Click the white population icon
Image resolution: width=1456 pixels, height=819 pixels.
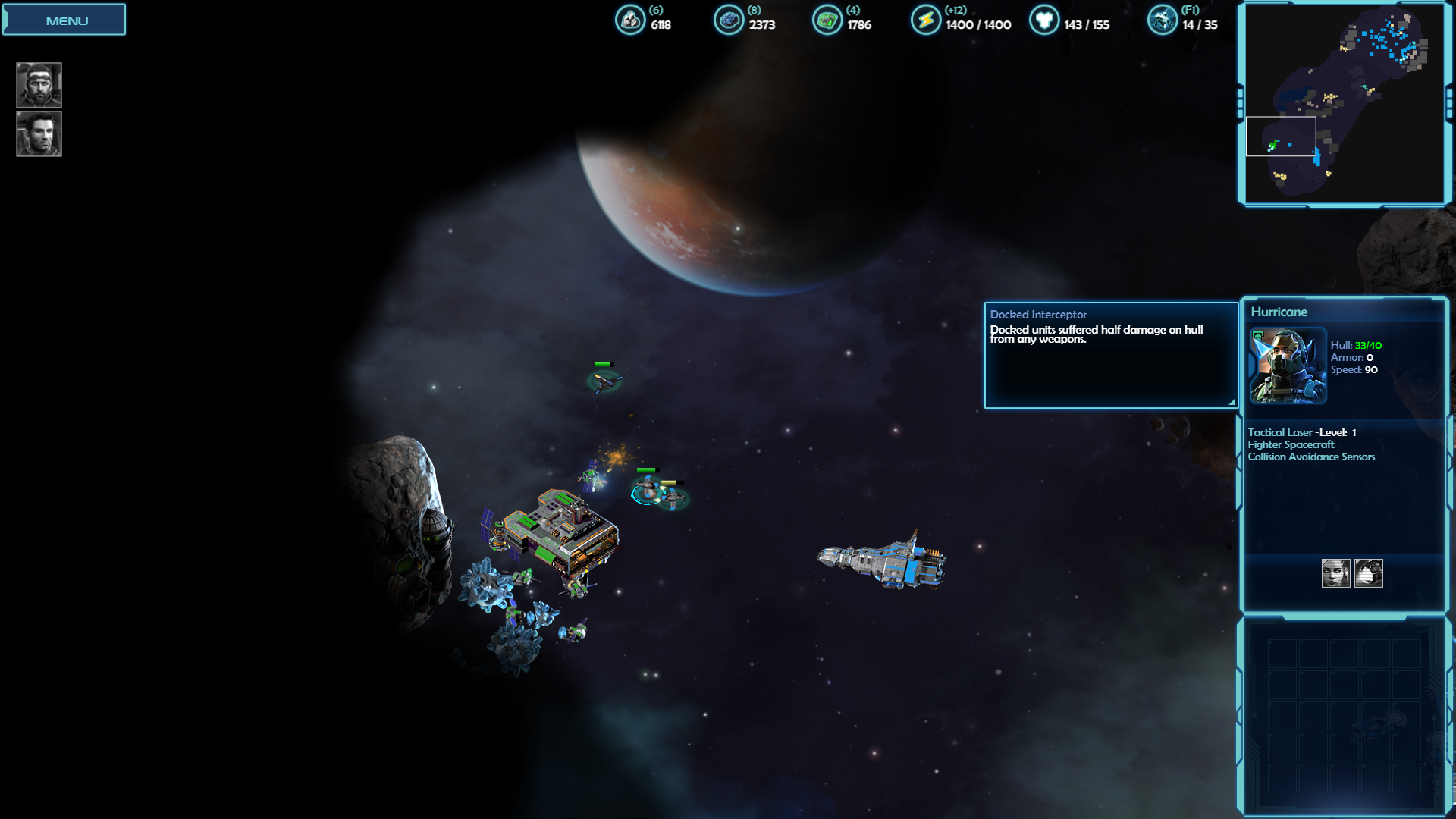click(1043, 20)
